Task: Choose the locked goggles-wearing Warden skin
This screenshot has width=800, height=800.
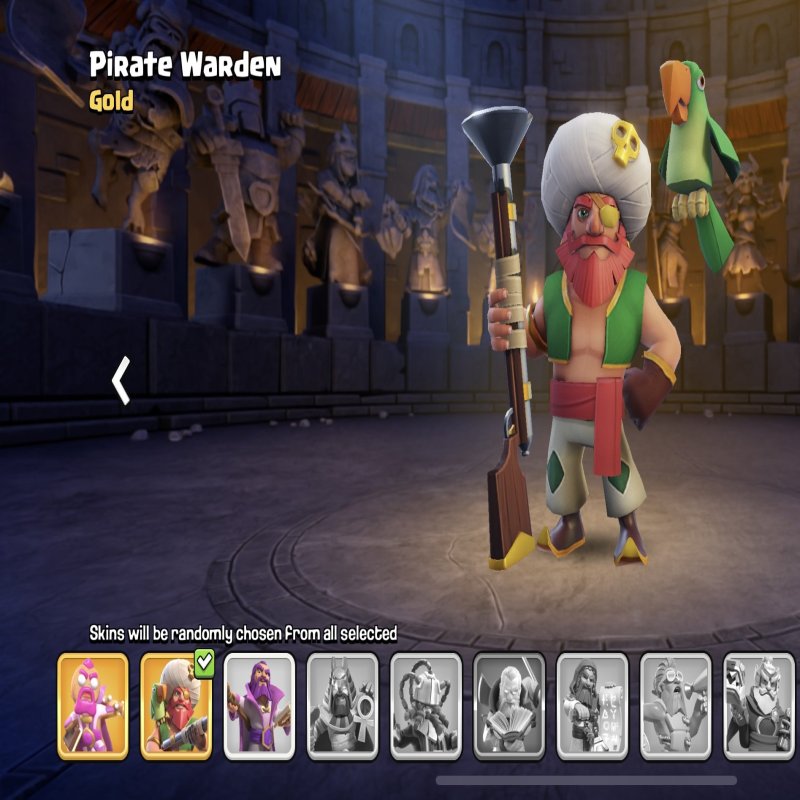Action: click(675, 705)
